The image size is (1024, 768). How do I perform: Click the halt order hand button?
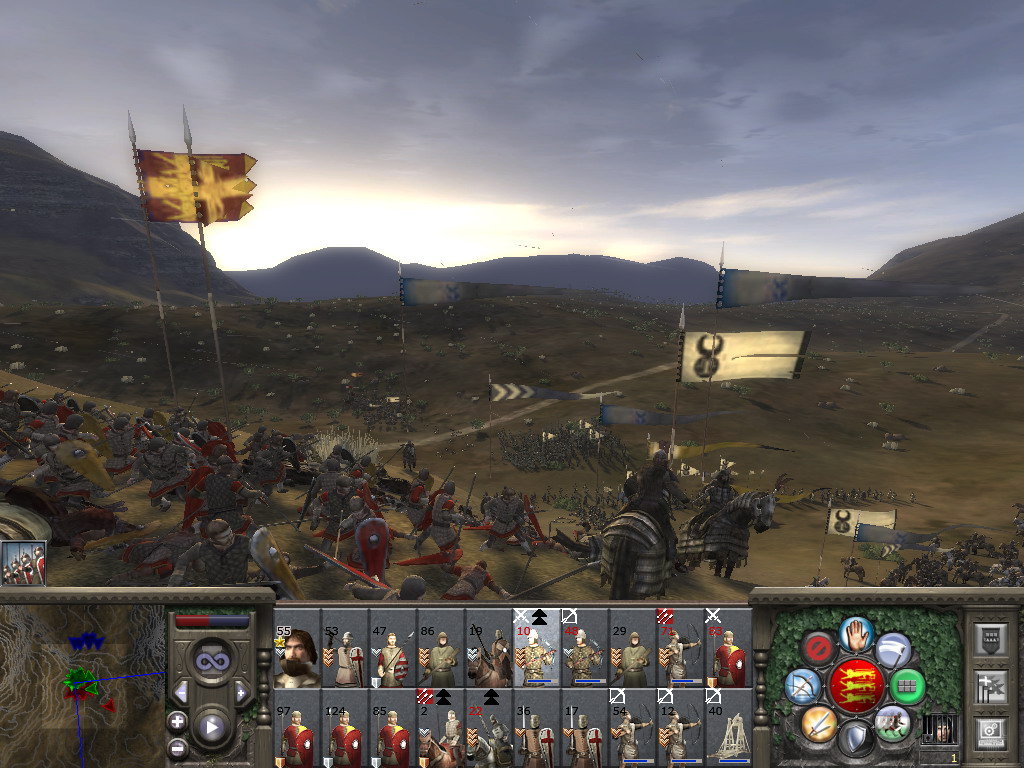click(854, 633)
